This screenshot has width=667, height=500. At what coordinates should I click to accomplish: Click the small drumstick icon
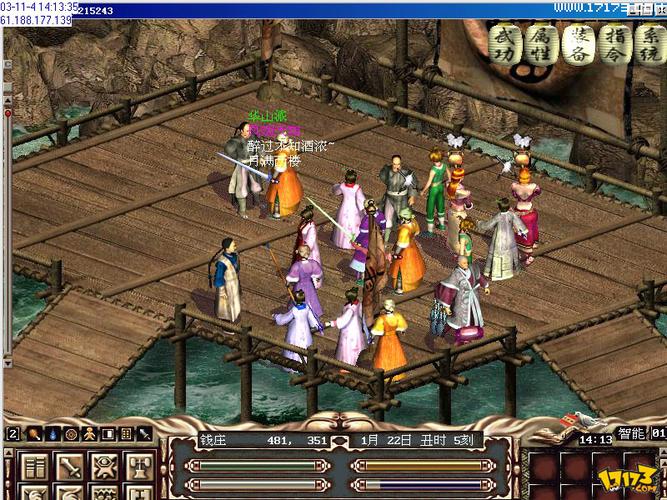(x=33, y=435)
